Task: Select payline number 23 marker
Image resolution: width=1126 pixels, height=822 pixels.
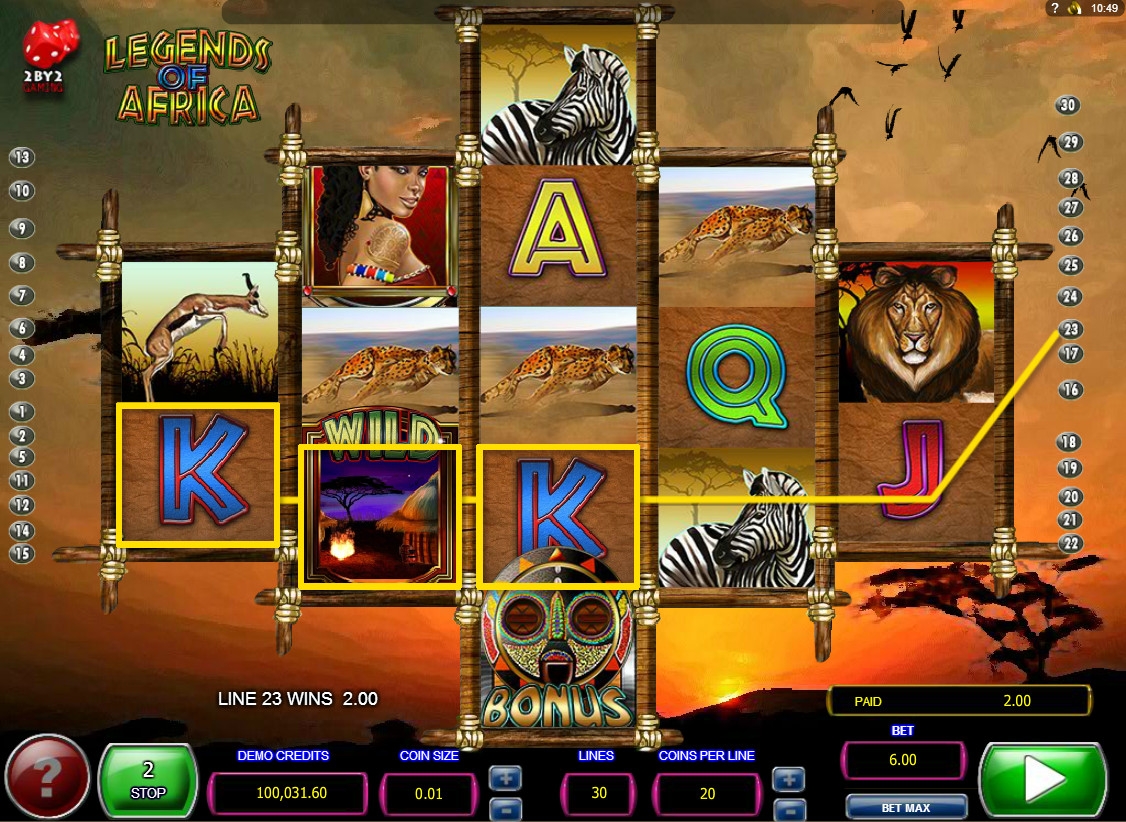Action: [1070, 329]
